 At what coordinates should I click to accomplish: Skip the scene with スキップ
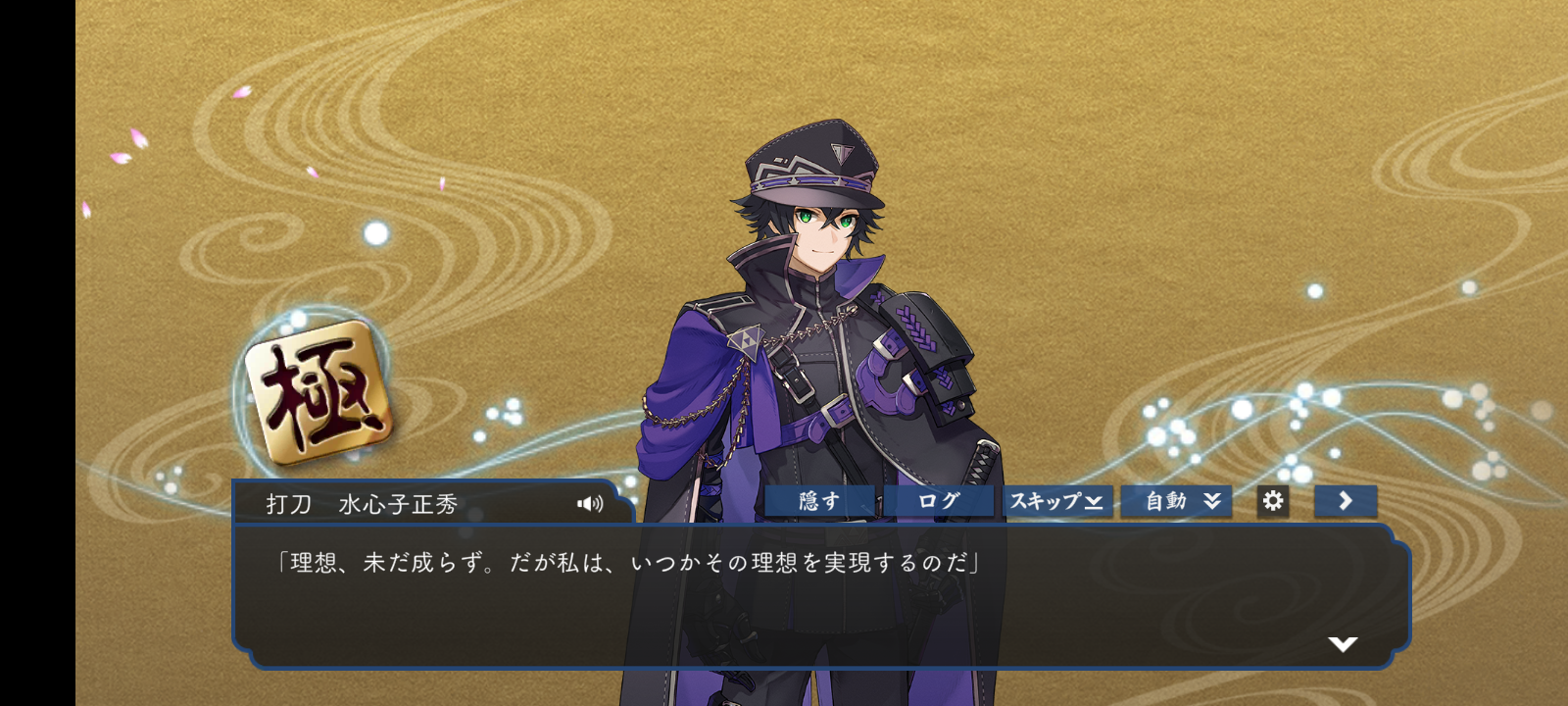pyautogui.click(x=1056, y=501)
